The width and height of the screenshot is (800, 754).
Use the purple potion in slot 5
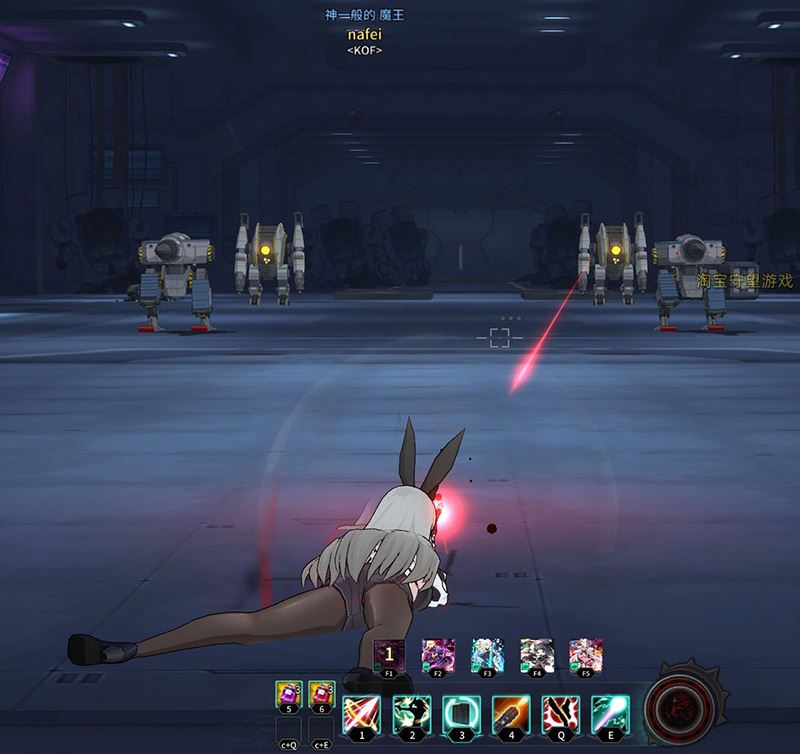[x=289, y=692]
